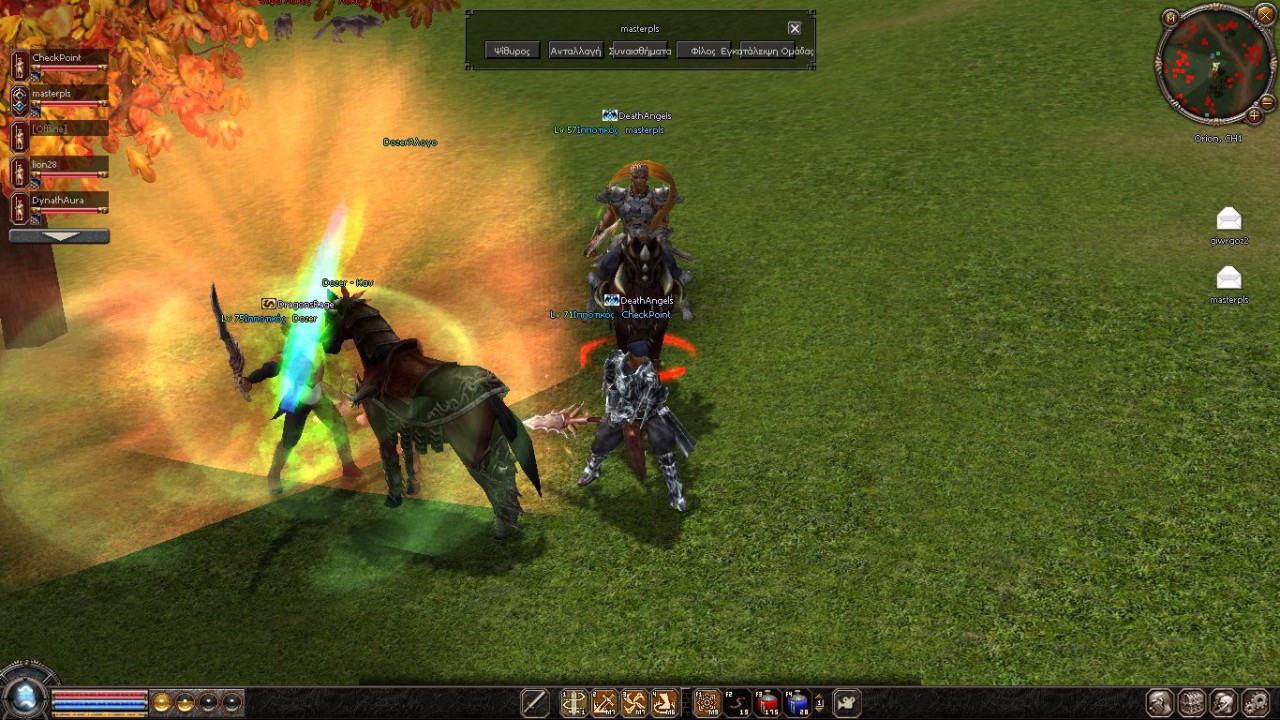The height and width of the screenshot is (720, 1280).
Task: Close the masterpls target window
Action: (794, 29)
